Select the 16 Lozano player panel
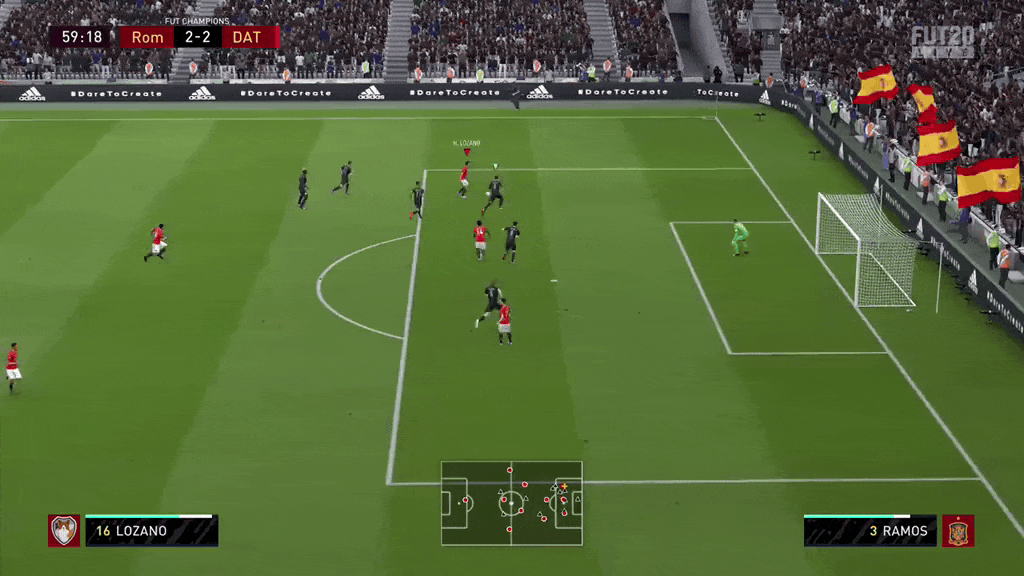Screen dimensions: 1024x576 point(151,531)
